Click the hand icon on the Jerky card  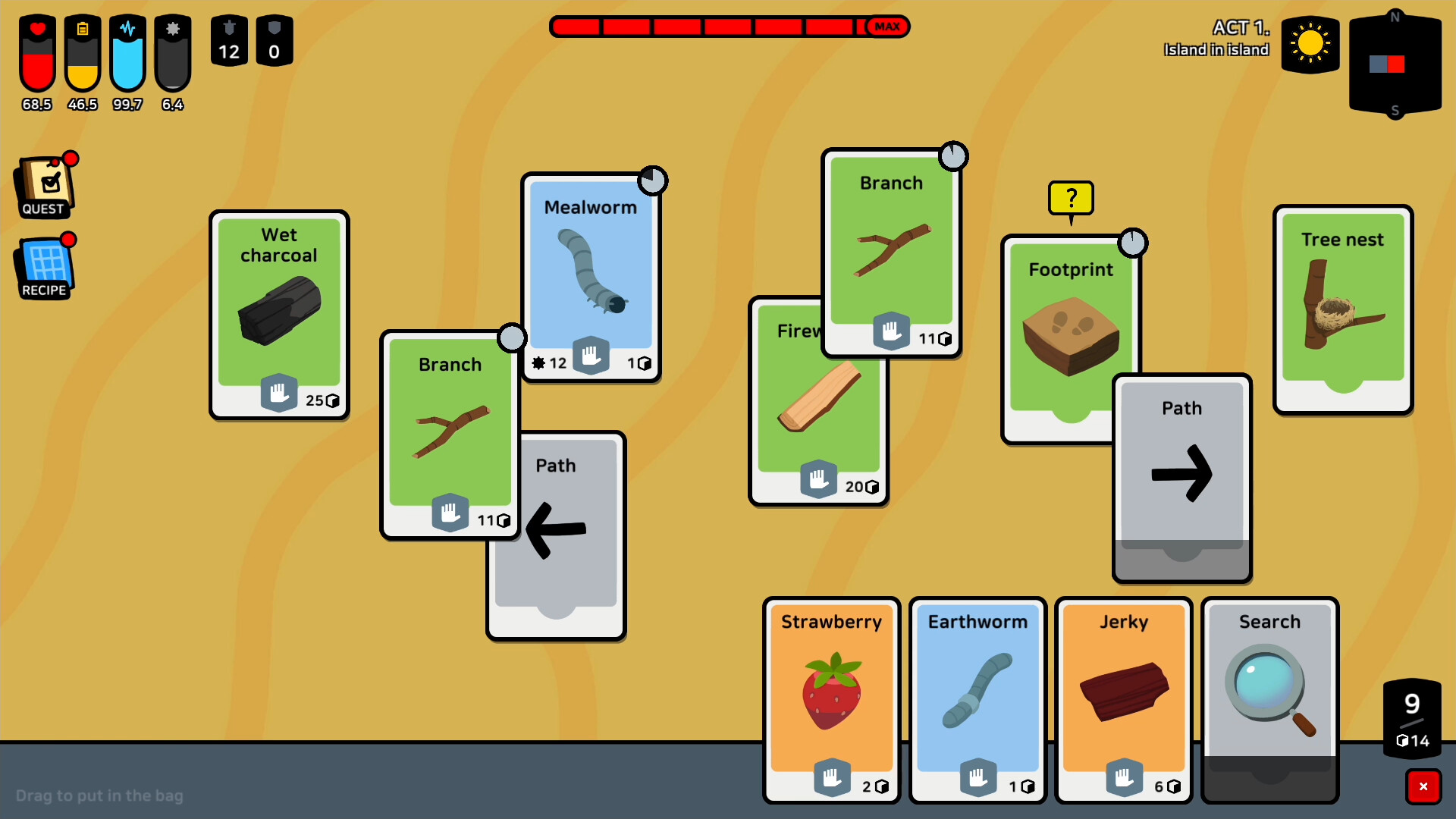1123,777
